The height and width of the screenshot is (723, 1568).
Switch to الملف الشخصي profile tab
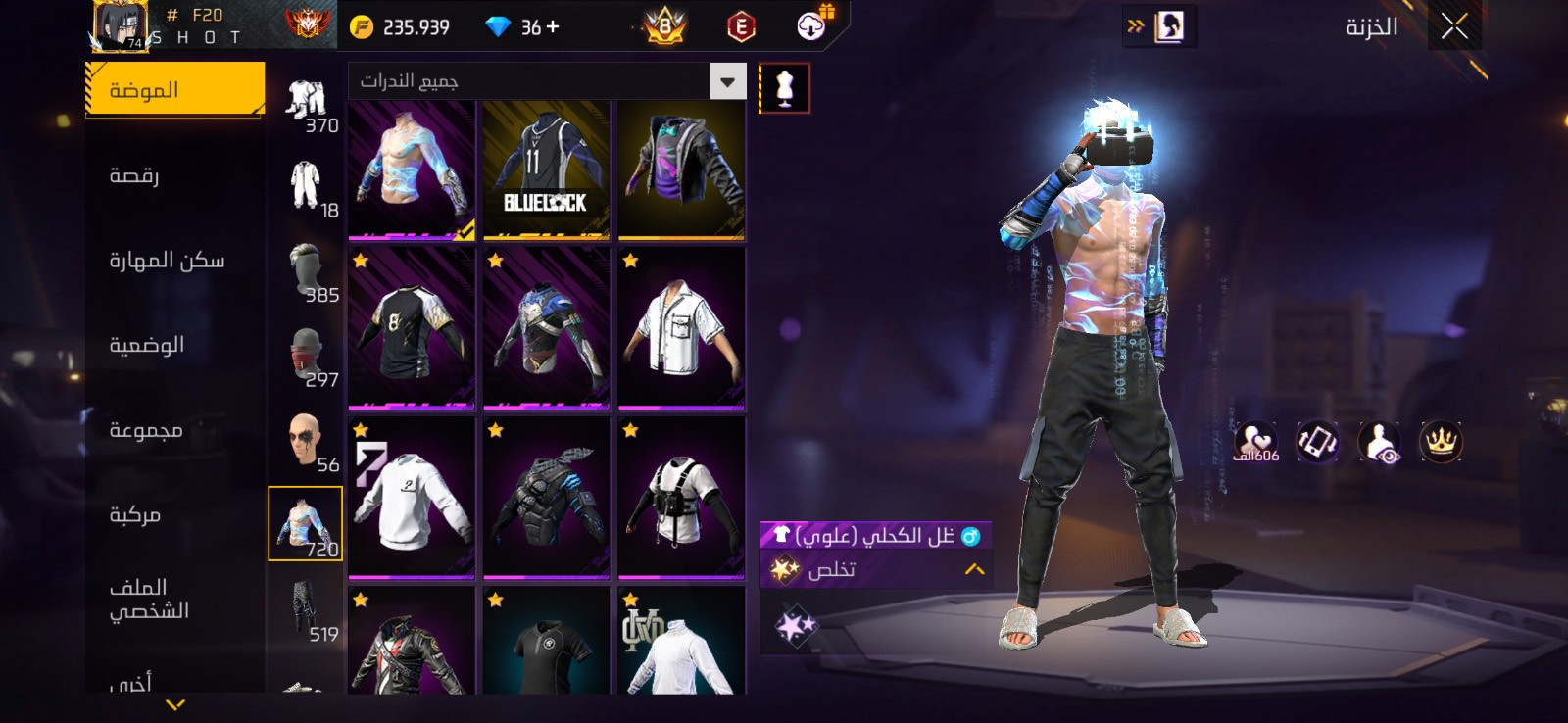[x=149, y=599]
